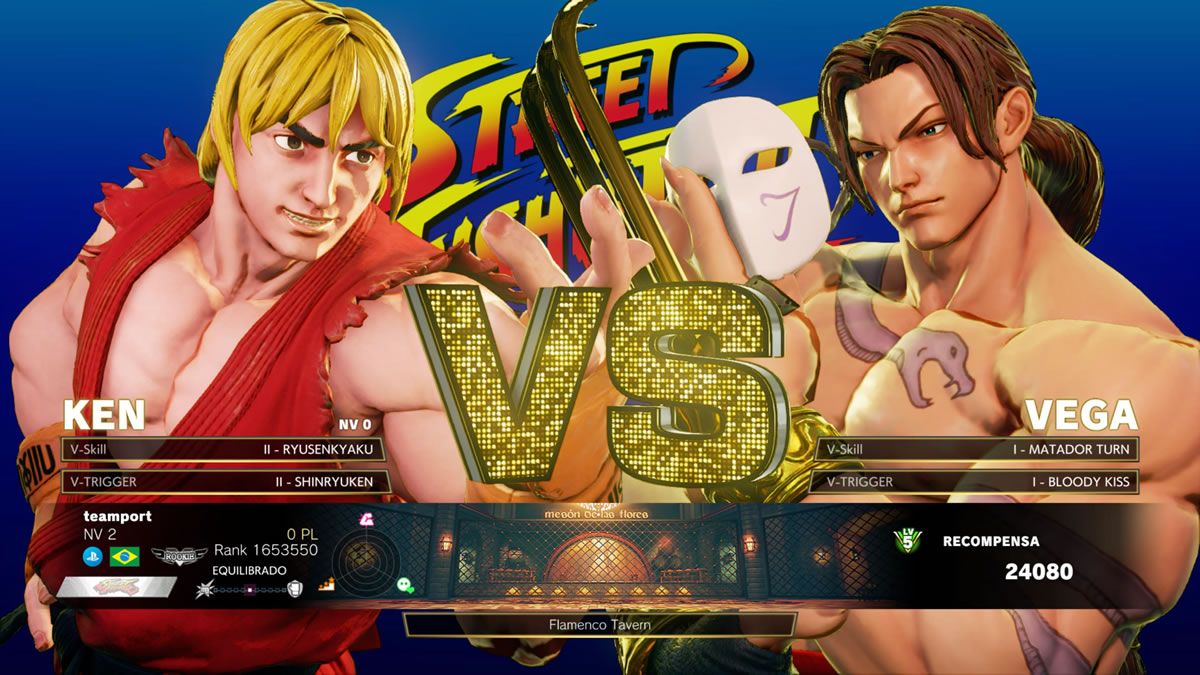Click the Street Fighter title plate

click(x=115, y=587)
